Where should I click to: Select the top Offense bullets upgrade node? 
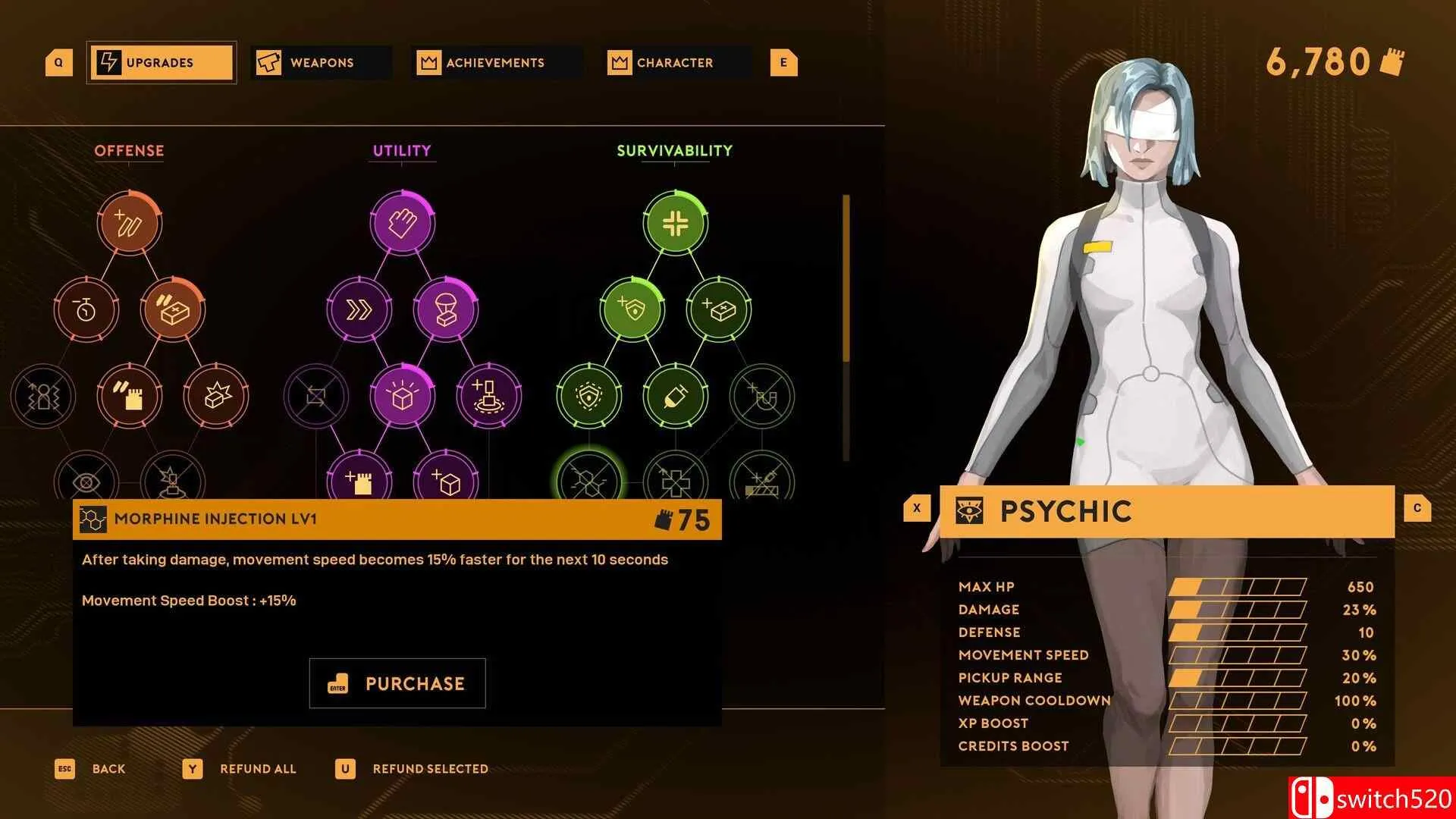(129, 223)
